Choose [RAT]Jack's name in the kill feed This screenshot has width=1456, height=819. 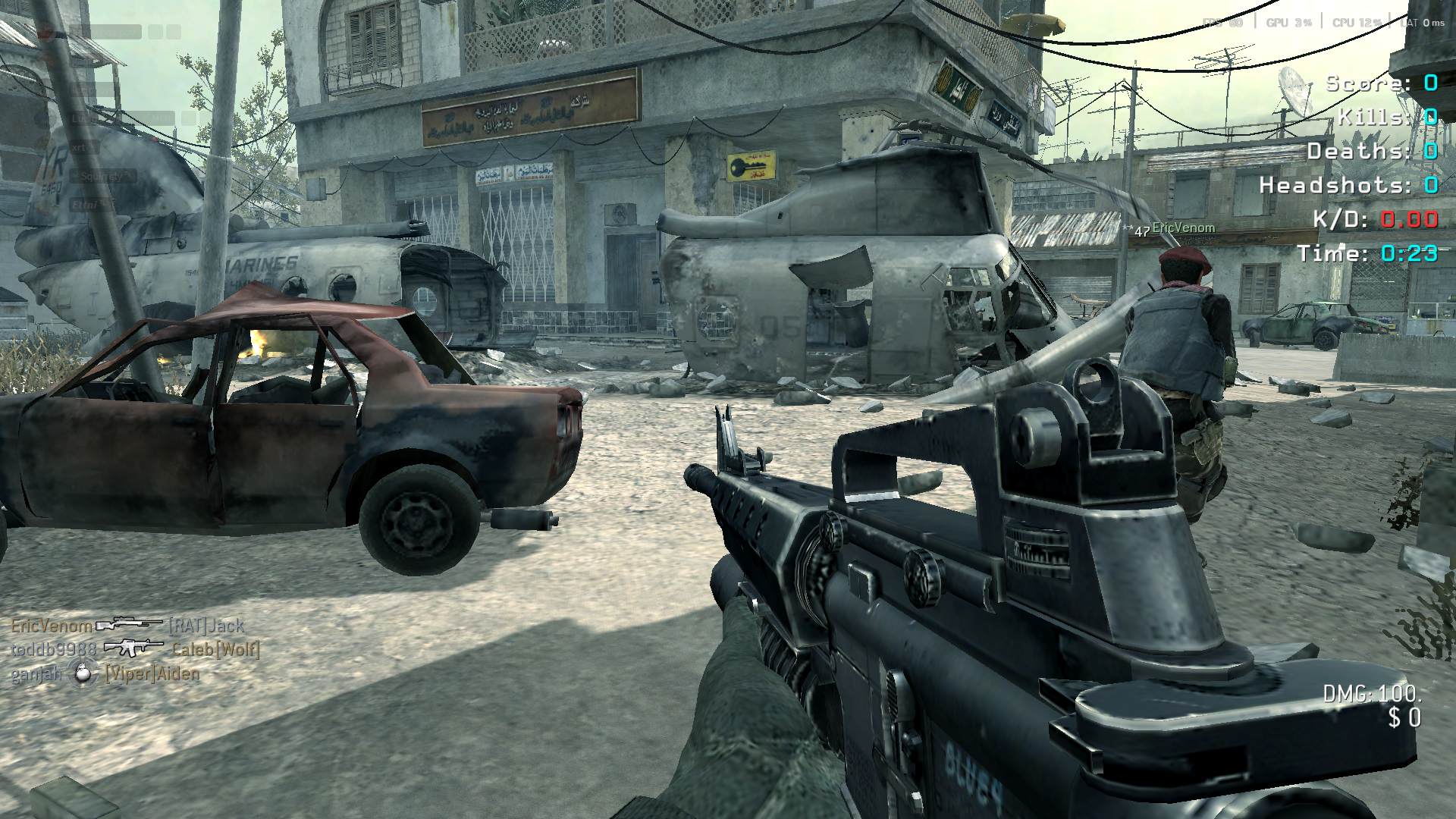pos(206,626)
